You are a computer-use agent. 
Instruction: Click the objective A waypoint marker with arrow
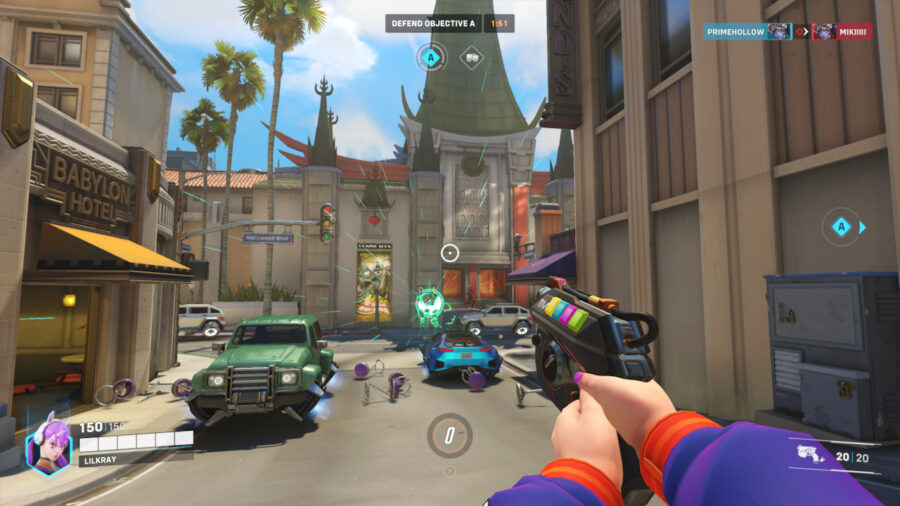(841, 227)
